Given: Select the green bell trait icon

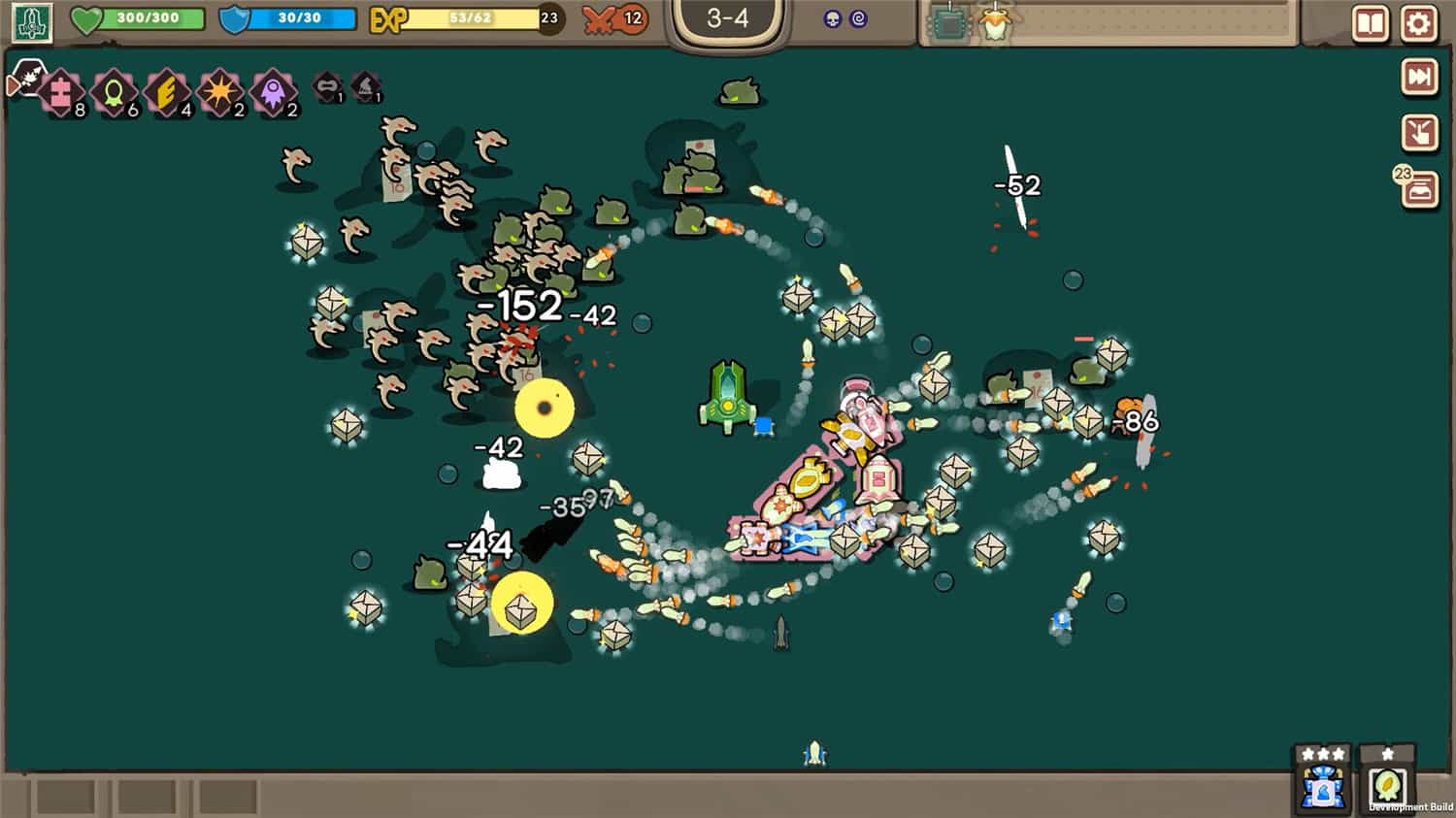Looking at the screenshot, I should point(114,91).
